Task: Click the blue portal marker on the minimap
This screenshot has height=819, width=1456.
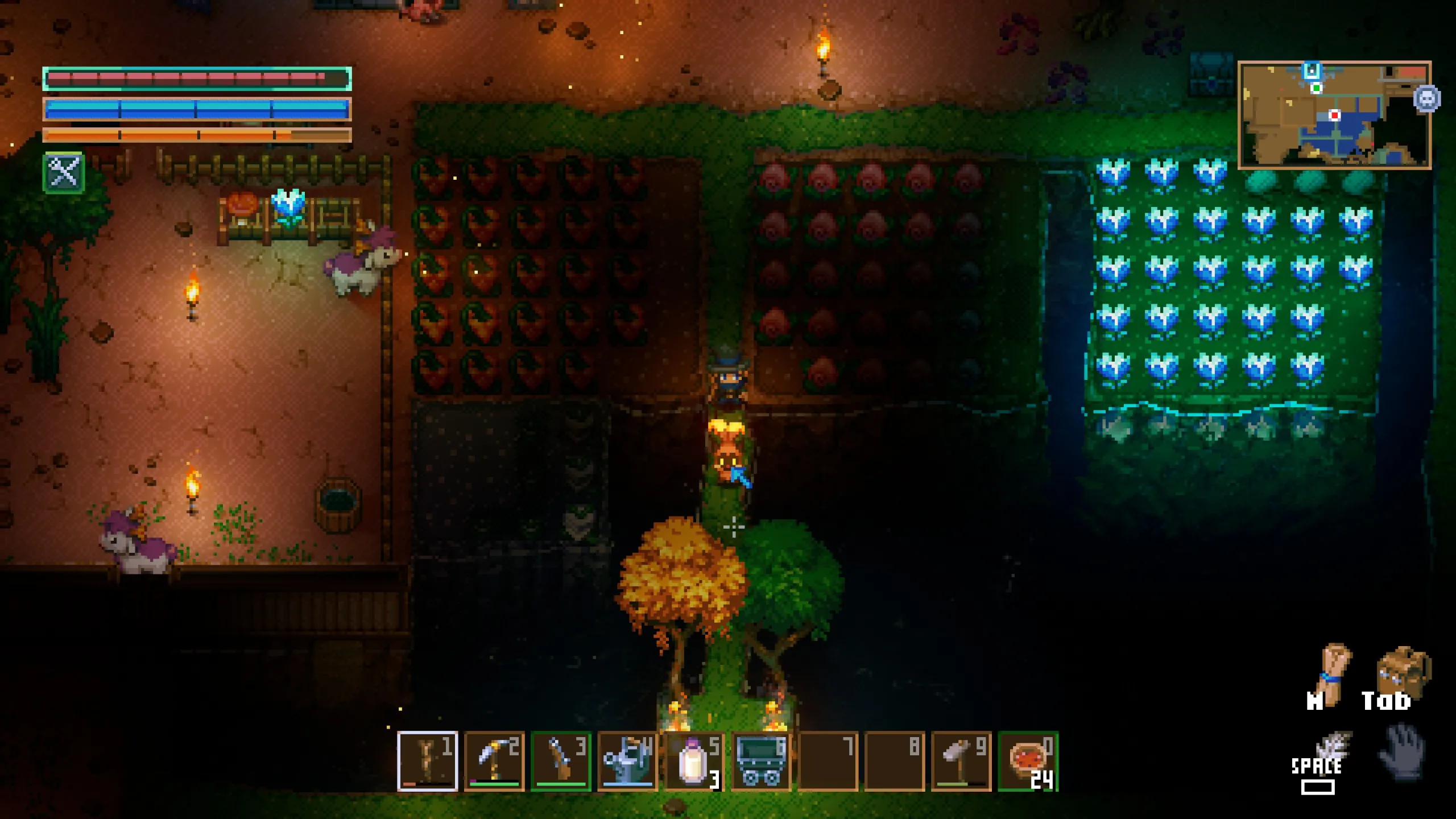Action: pyautogui.click(x=1311, y=70)
